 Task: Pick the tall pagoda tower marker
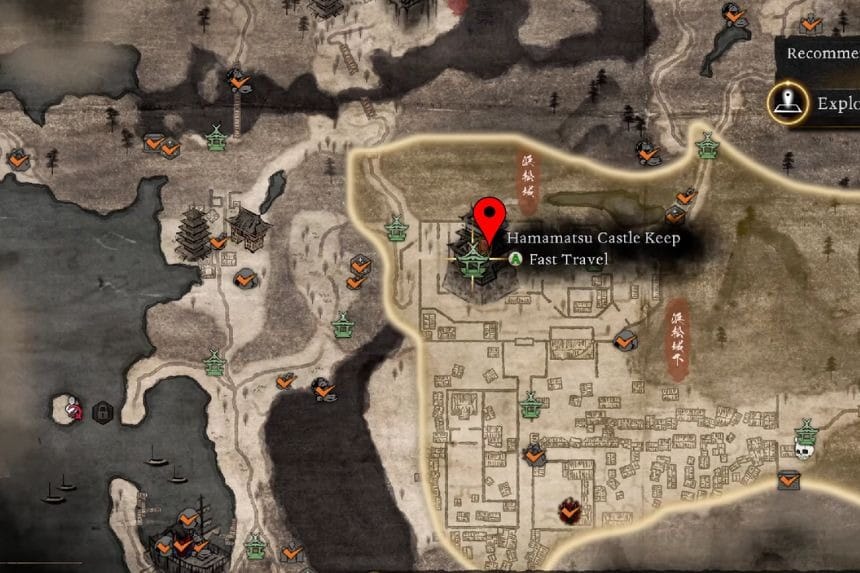pos(191,235)
